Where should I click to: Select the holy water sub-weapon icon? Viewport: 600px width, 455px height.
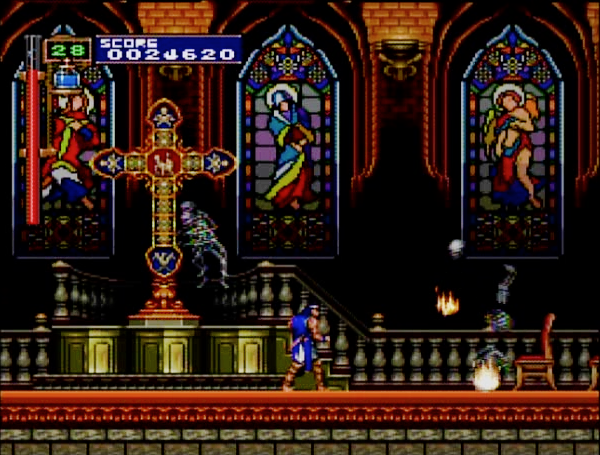(68, 76)
